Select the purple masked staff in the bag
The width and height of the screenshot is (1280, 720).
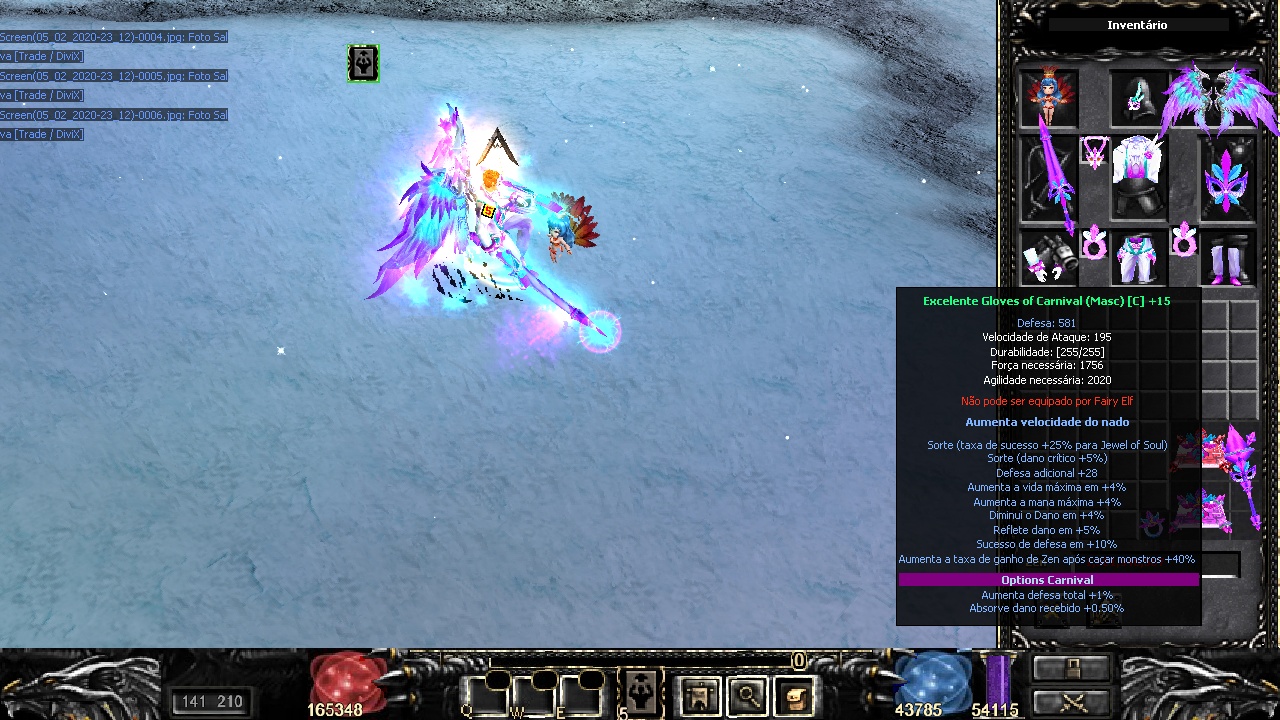point(1242,470)
